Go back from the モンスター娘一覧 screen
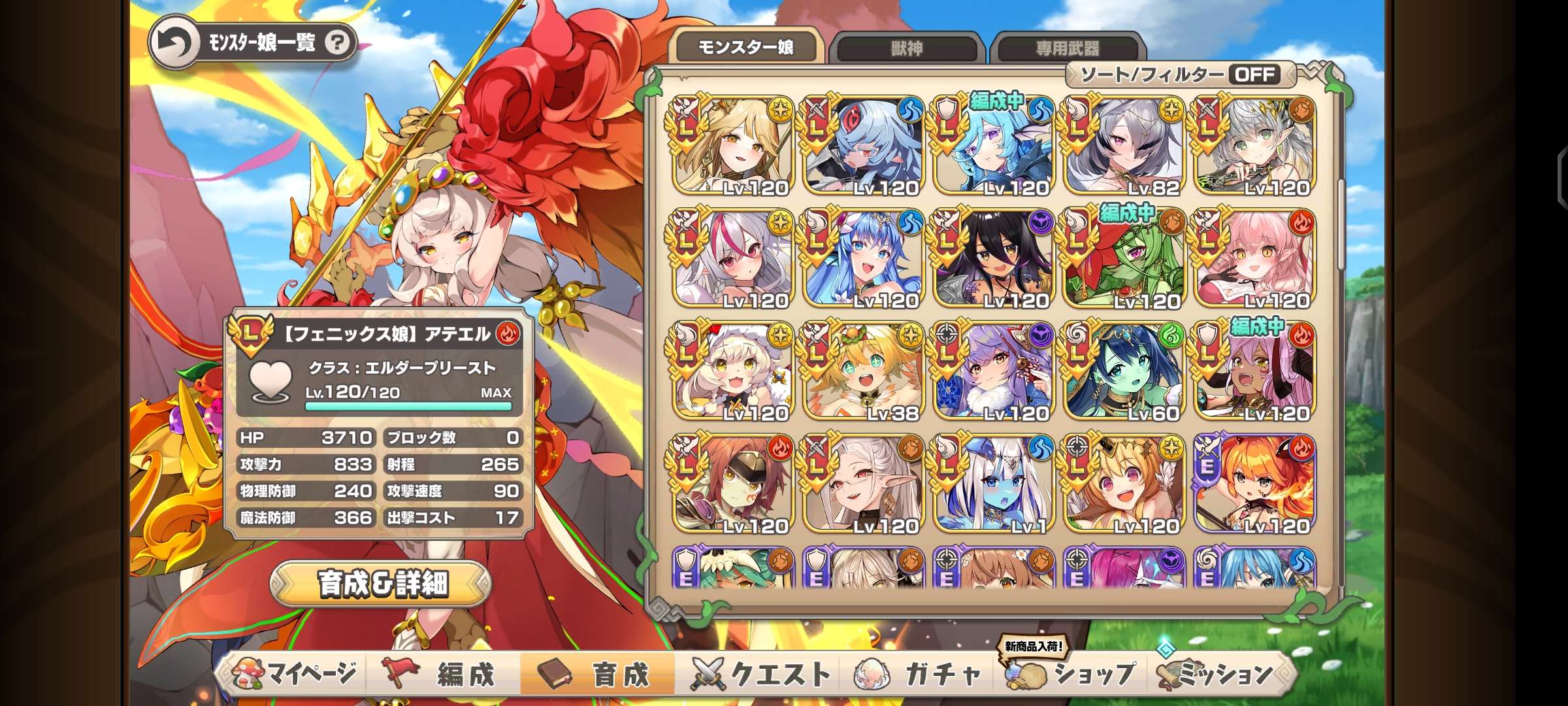The image size is (1568, 706). pos(174,43)
